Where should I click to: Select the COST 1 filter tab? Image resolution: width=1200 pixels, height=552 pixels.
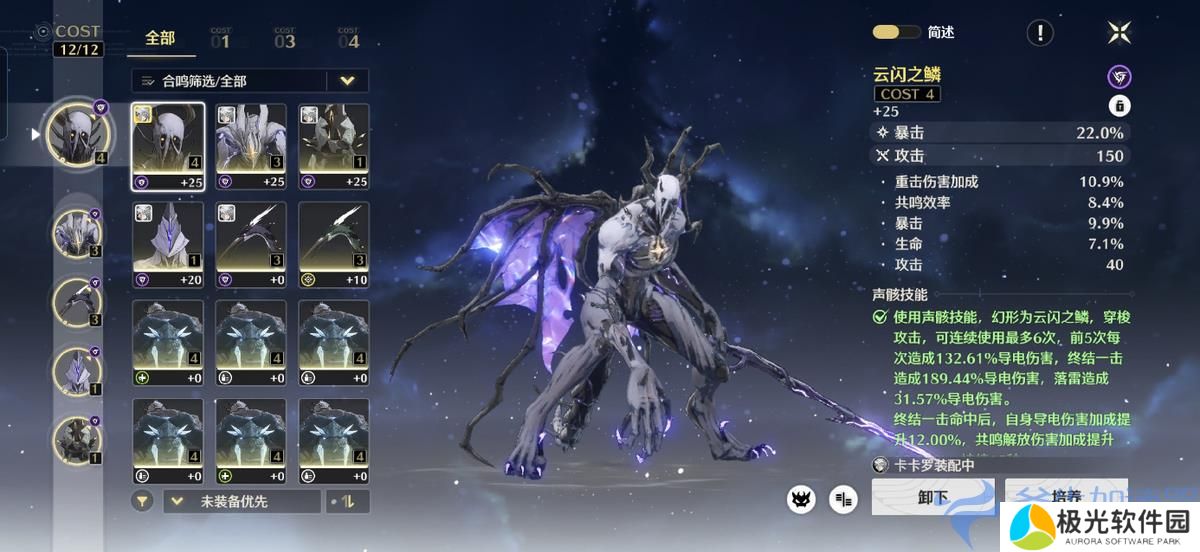coord(220,39)
